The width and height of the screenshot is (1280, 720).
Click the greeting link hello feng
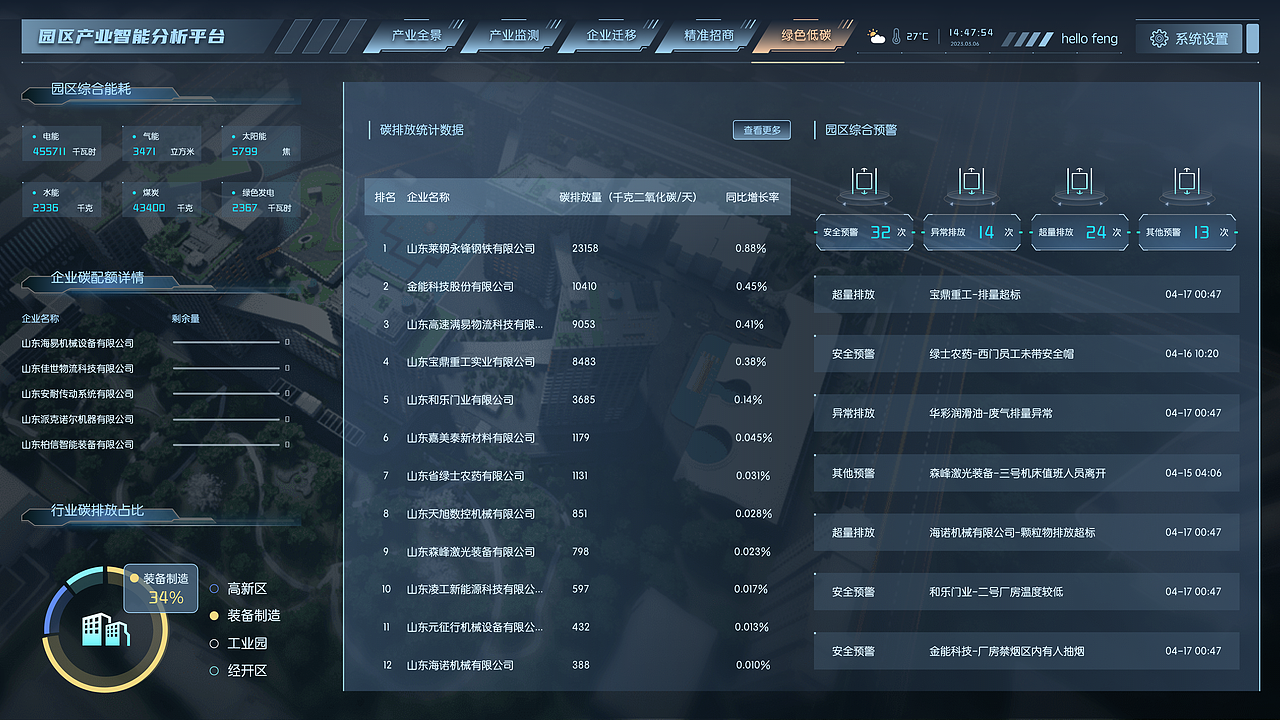point(1088,38)
